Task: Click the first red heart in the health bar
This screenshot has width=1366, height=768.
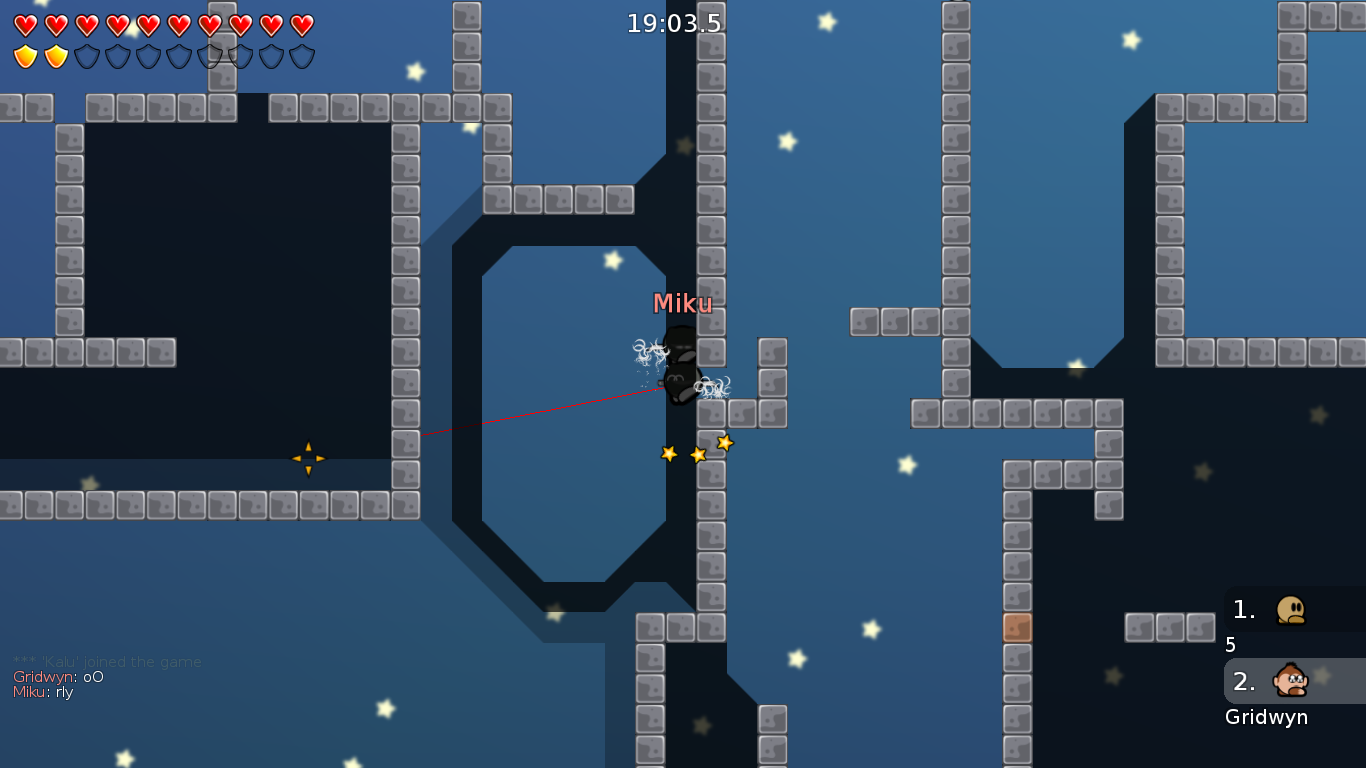Action: (26, 24)
